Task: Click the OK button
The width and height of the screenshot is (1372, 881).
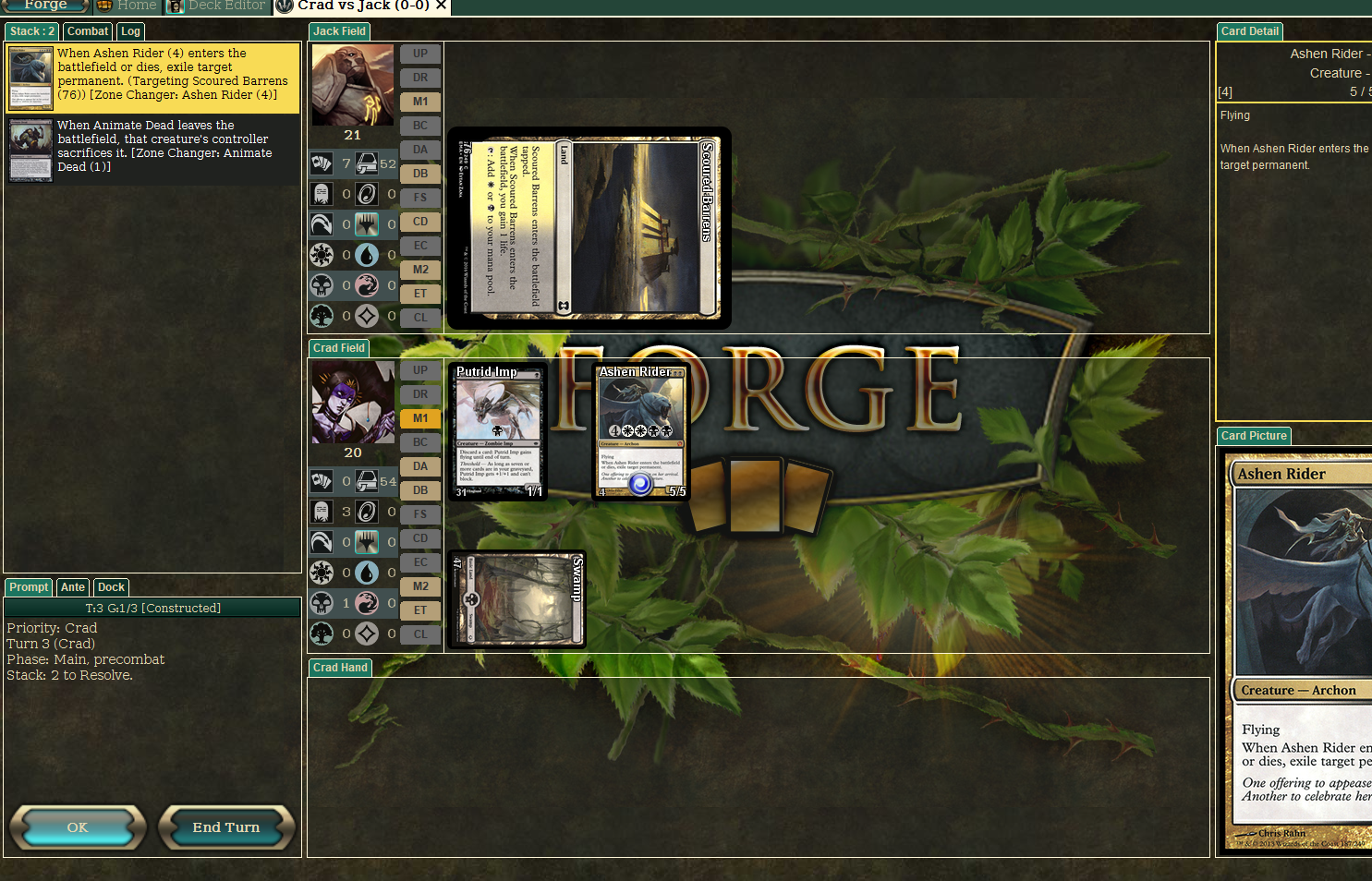Action: point(78,827)
